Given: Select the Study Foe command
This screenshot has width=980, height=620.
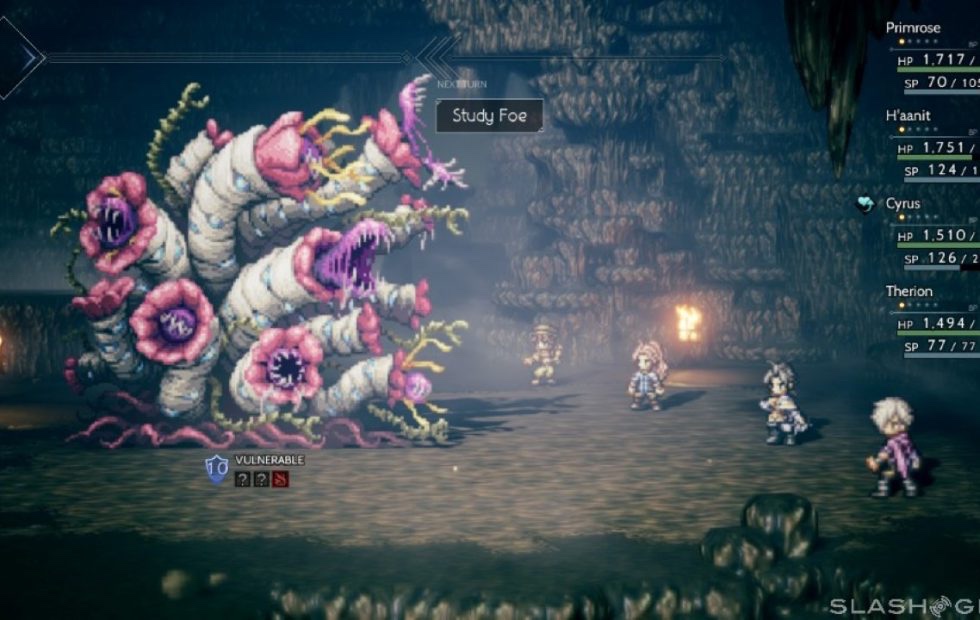Looking at the screenshot, I should pyautogui.click(x=489, y=115).
